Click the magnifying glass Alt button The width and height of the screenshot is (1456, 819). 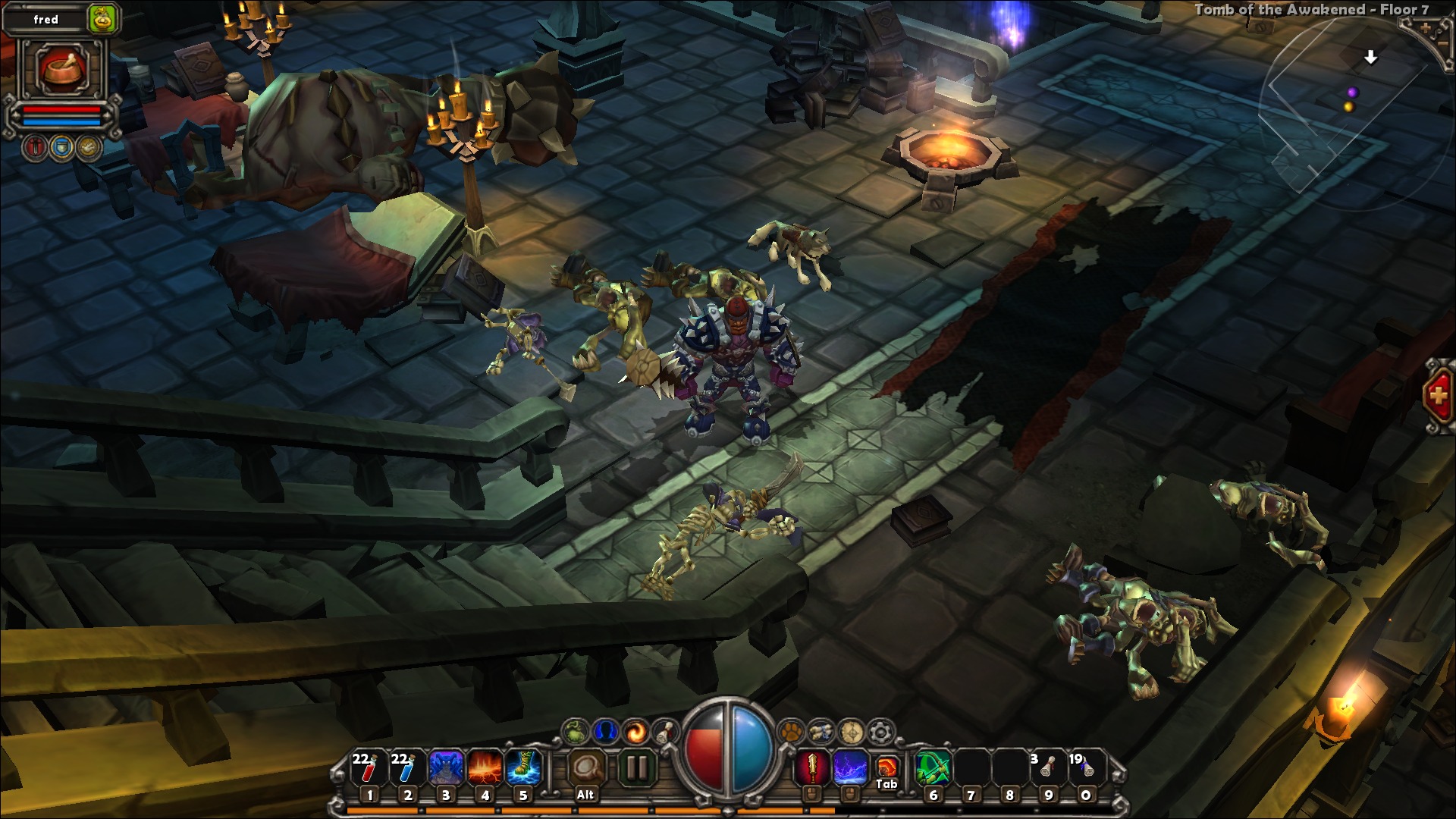point(585,770)
